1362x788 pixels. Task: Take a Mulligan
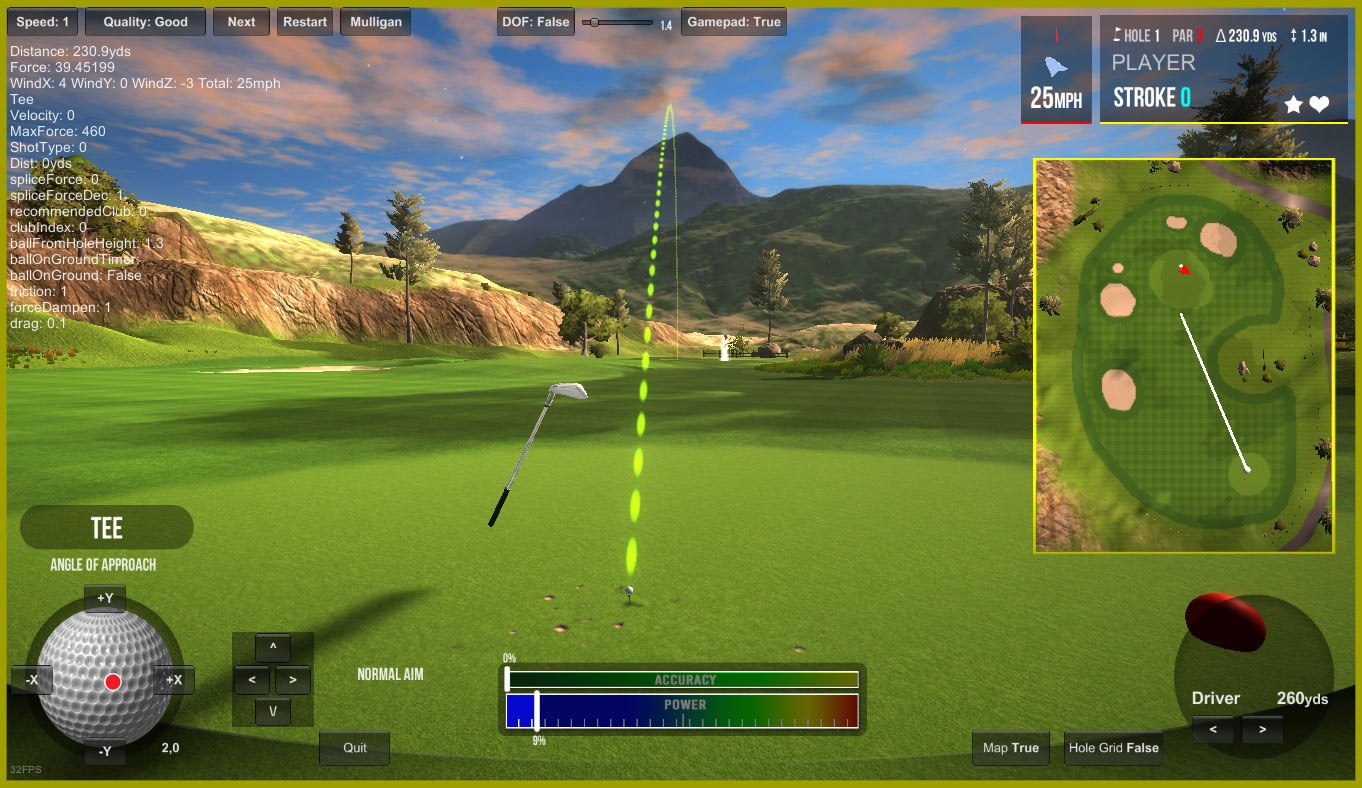(x=376, y=22)
